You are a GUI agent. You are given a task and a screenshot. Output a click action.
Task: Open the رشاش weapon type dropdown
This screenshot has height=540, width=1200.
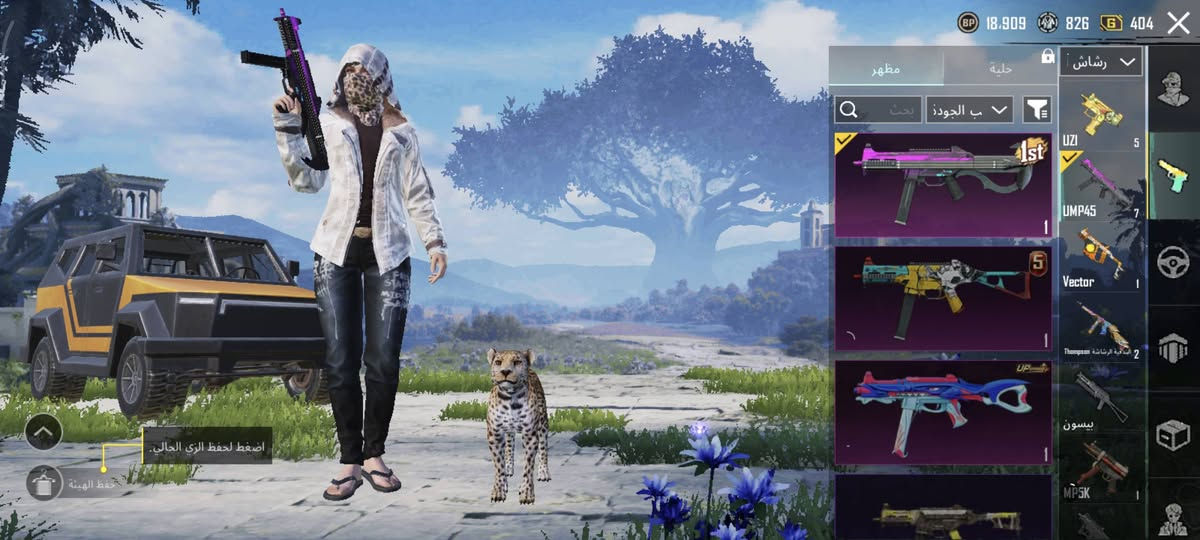pos(1101,62)
